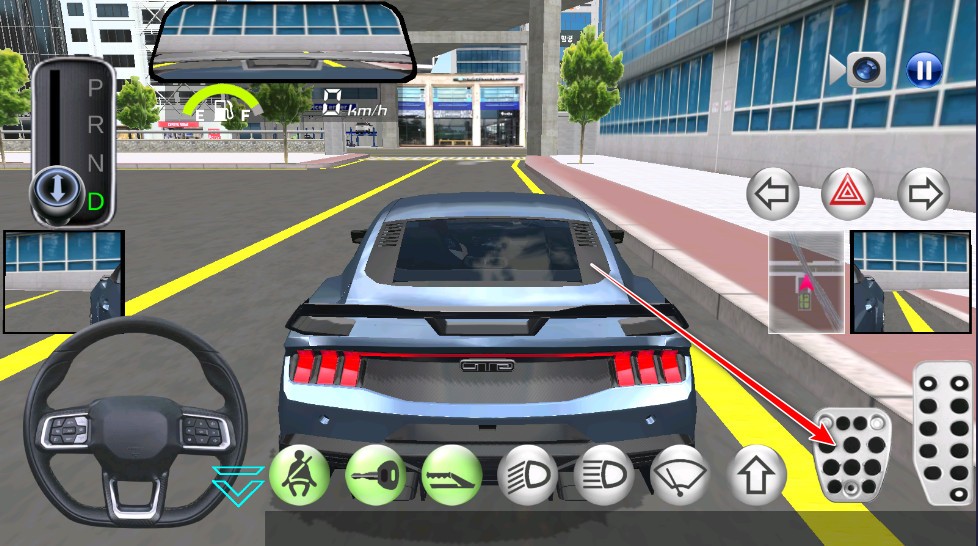Toggle the low beam headlights
This screenshot has width=978, height=546.
coord(527,475)
